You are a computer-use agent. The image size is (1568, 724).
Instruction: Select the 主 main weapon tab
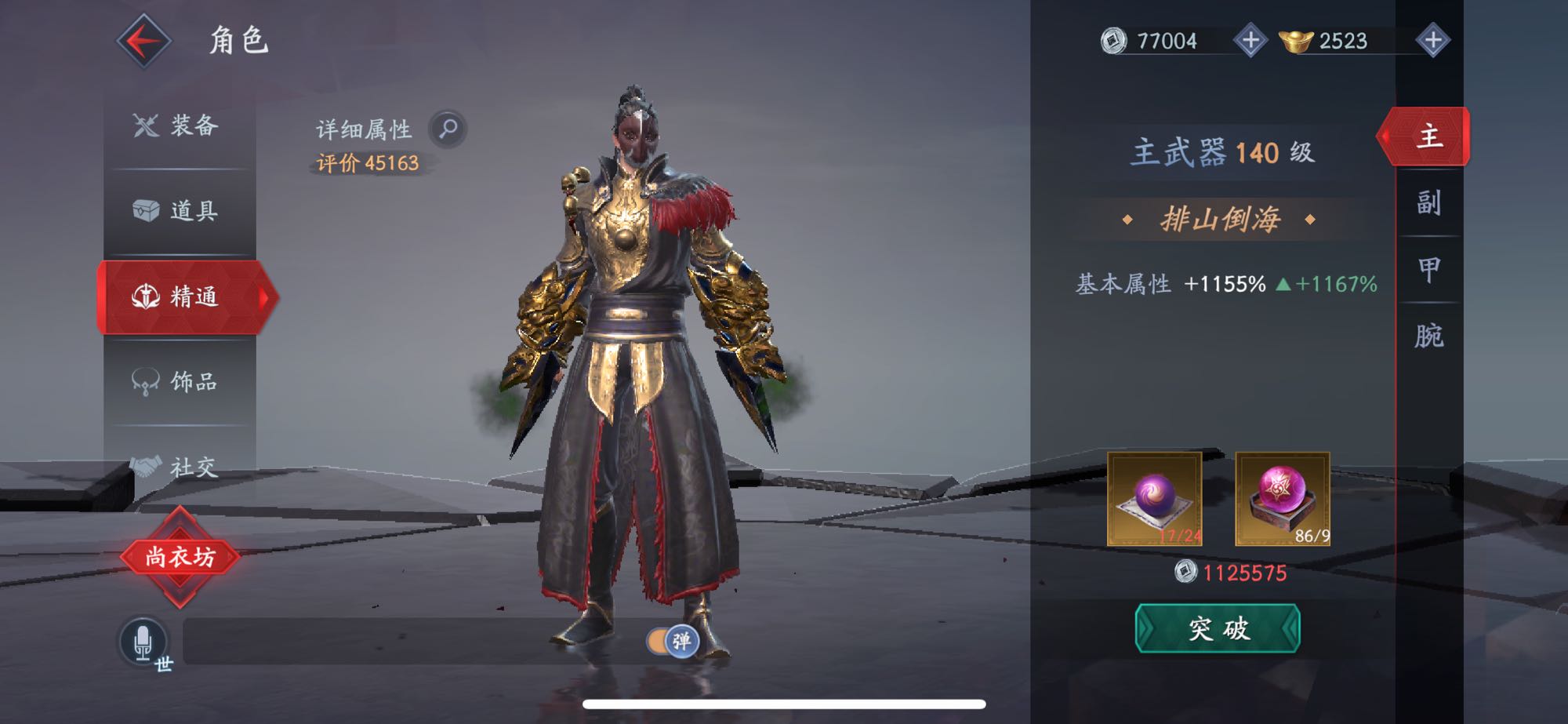(1428, 136)
